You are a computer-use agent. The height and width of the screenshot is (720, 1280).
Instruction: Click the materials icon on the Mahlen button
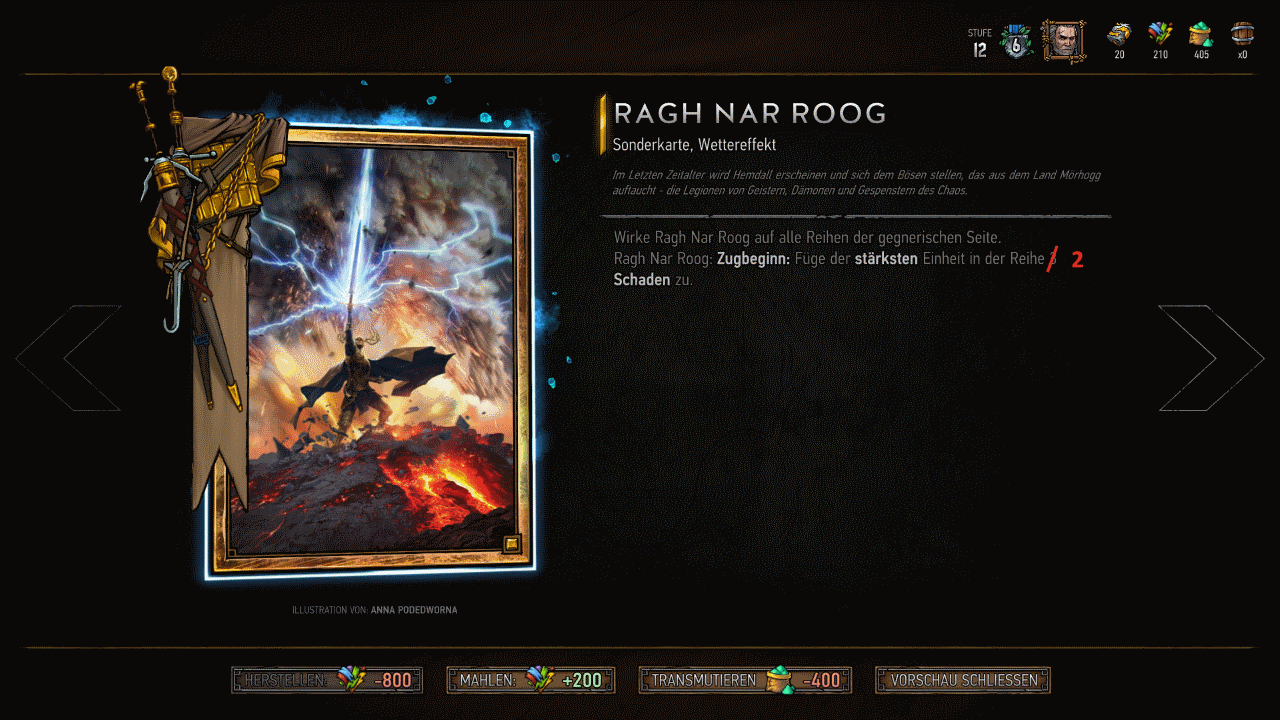click(x=540, y=679)
